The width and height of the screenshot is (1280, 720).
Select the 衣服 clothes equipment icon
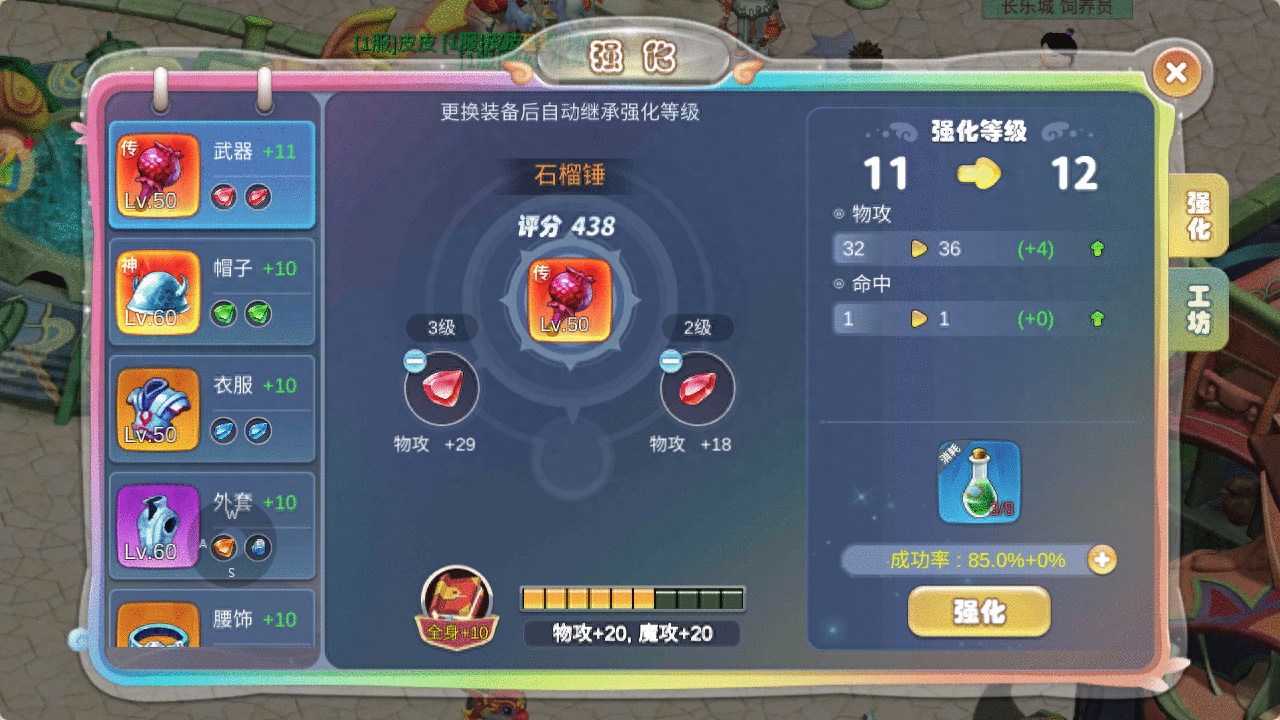point(157,408)
